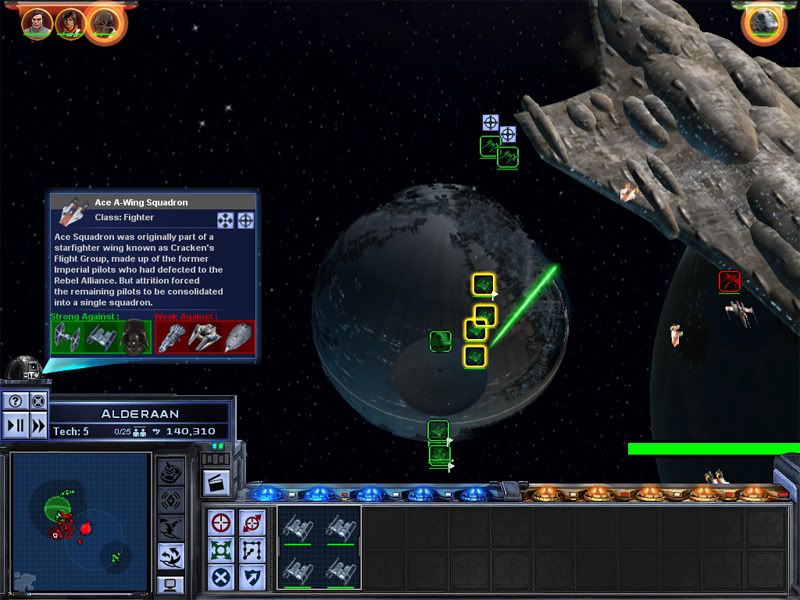Select the red enemy unit marker
Image resolution: width=800 pixels, height=600 pixels.
[x=728, y=281]
